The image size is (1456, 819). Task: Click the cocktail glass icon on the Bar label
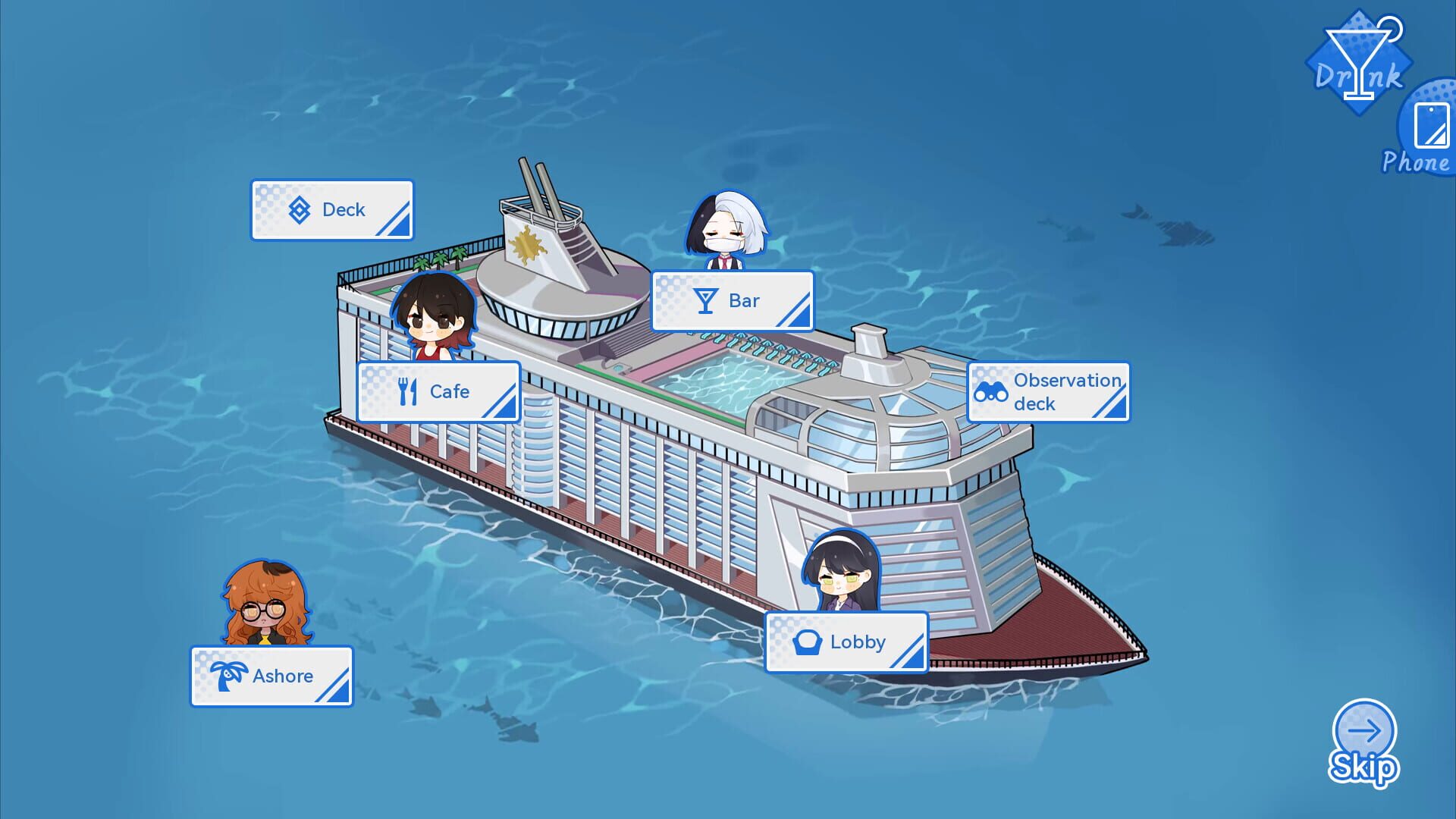click(707, 300)
